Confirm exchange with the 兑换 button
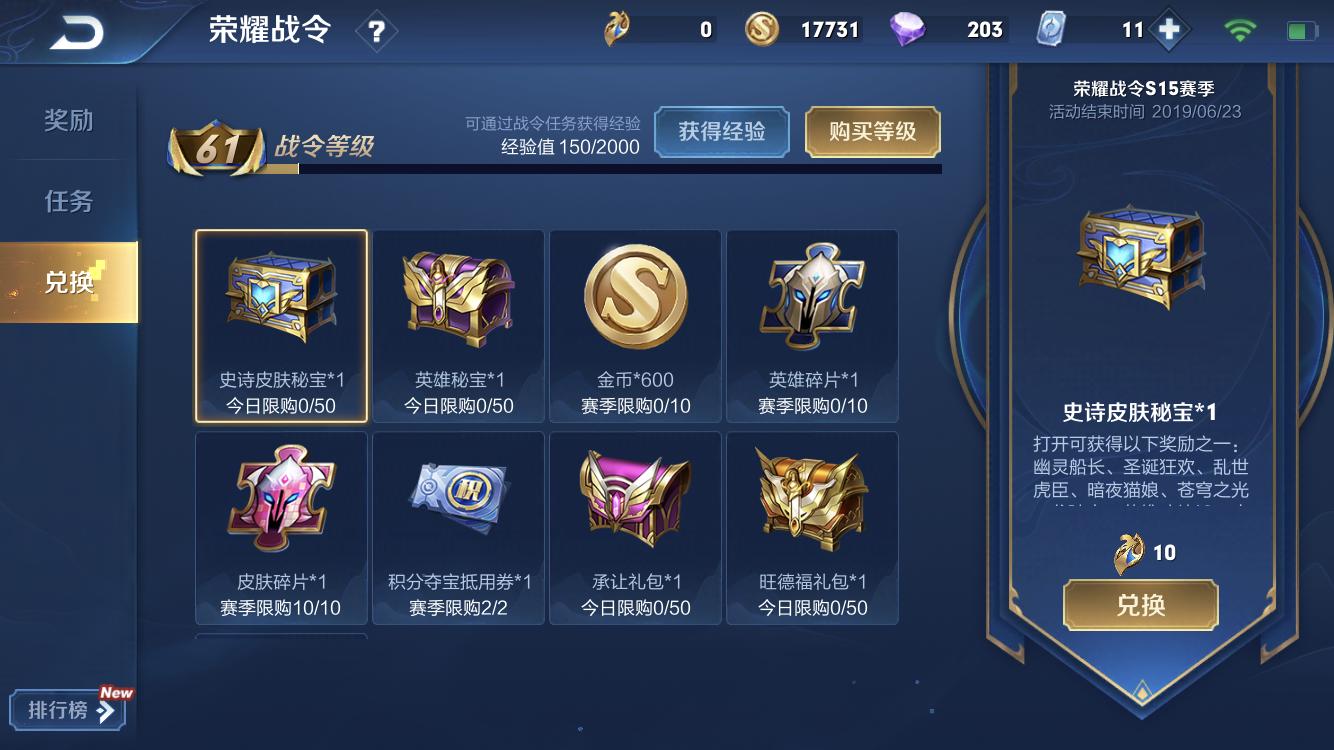Image resolution: width=1334 pixels, height=750 pixels. (x=1140, y=605)
